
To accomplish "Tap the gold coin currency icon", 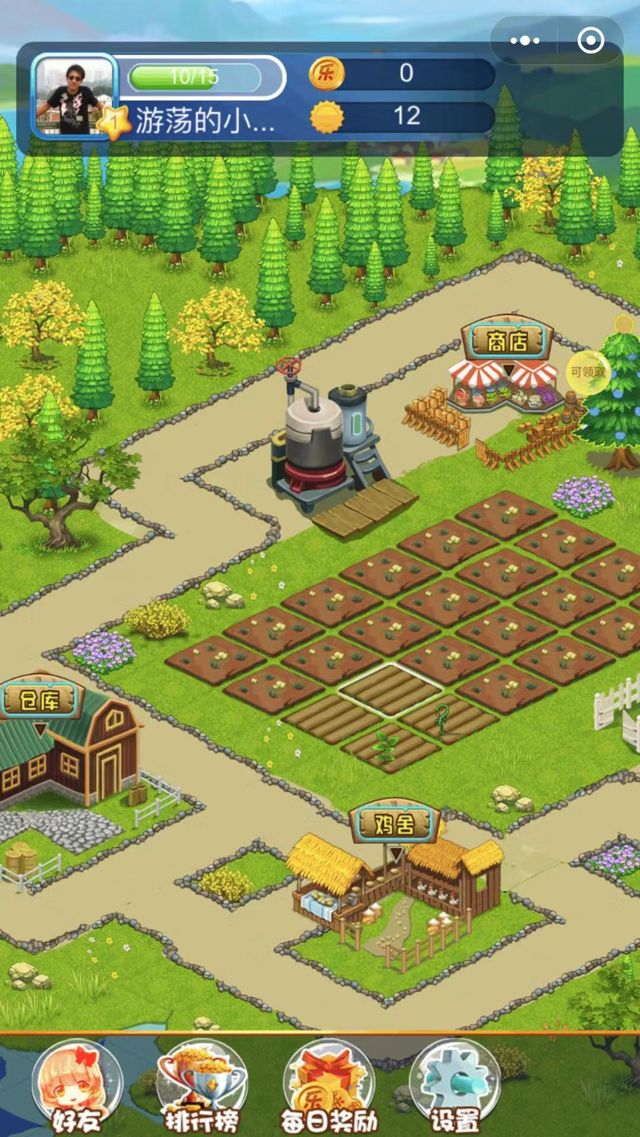I will [326, 117].
